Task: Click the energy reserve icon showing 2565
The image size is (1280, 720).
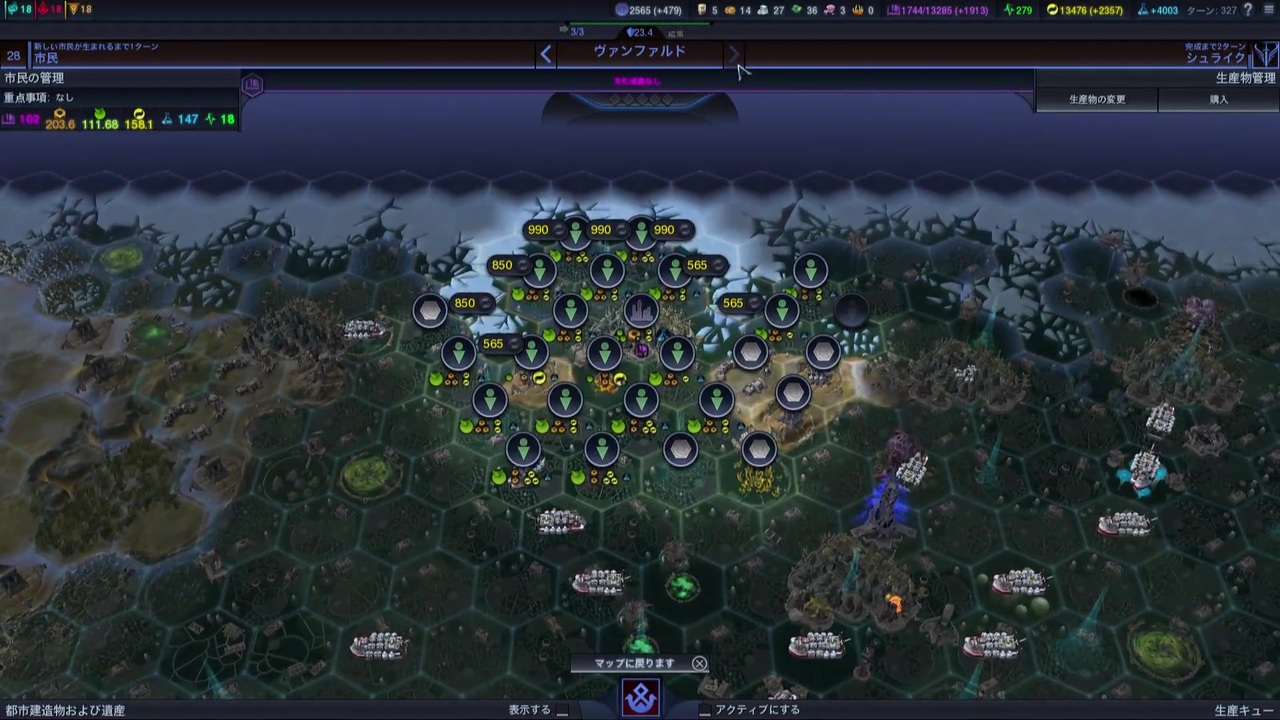Action: pos(624,10)
